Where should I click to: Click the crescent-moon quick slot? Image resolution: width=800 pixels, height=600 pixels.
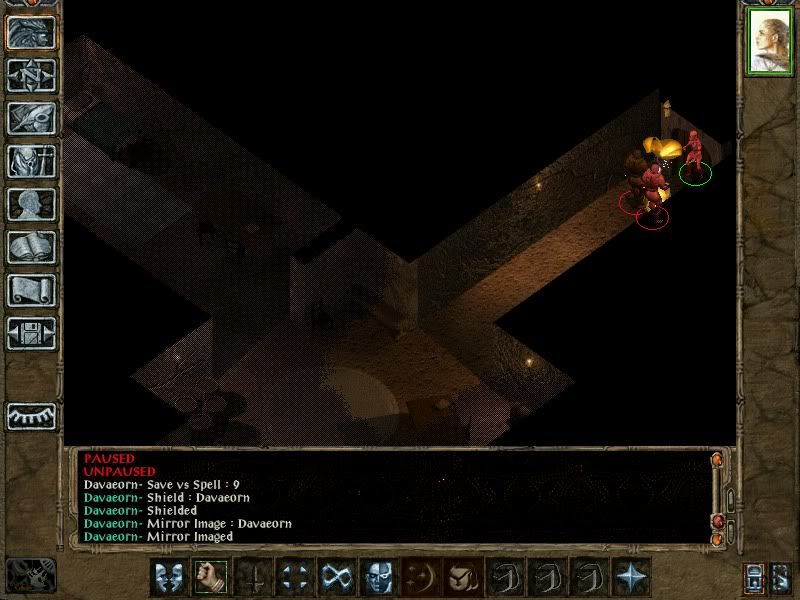pyautogui.click(x=420, y=577)
